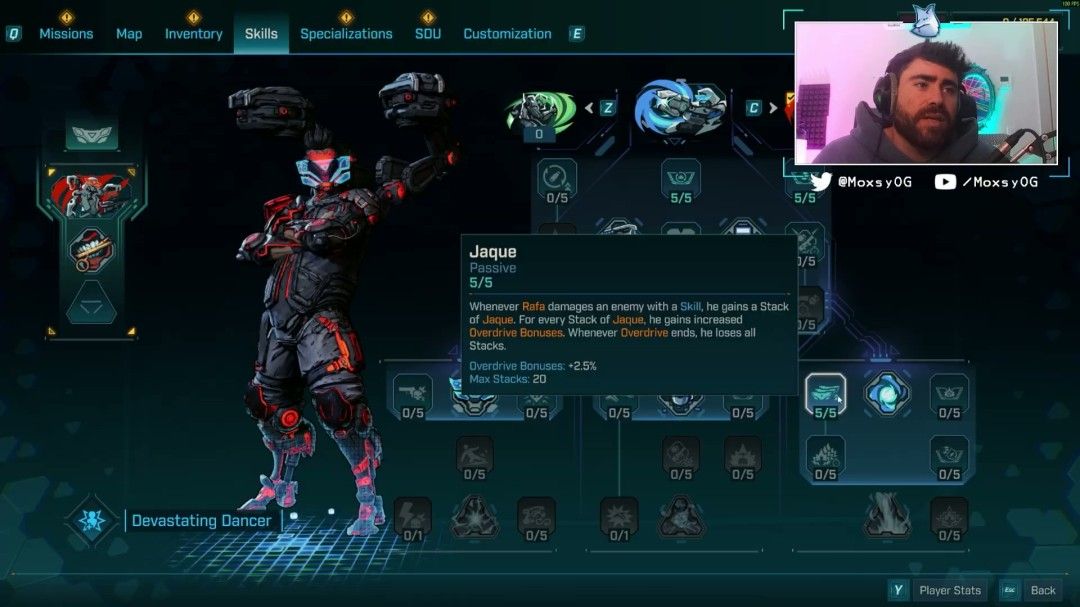Open the SDU tab
The width and height of the screenshot is (1080, 607).
tap(428, 34)
